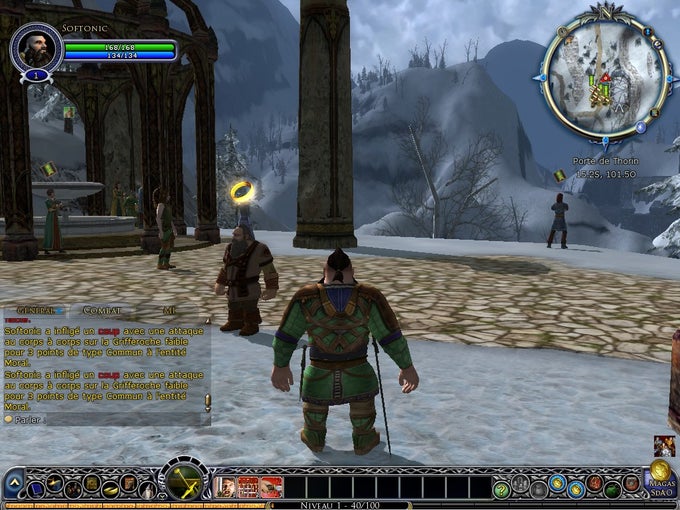Activate the second red skill slot
The image size is (680, 510).
[248, 487]
